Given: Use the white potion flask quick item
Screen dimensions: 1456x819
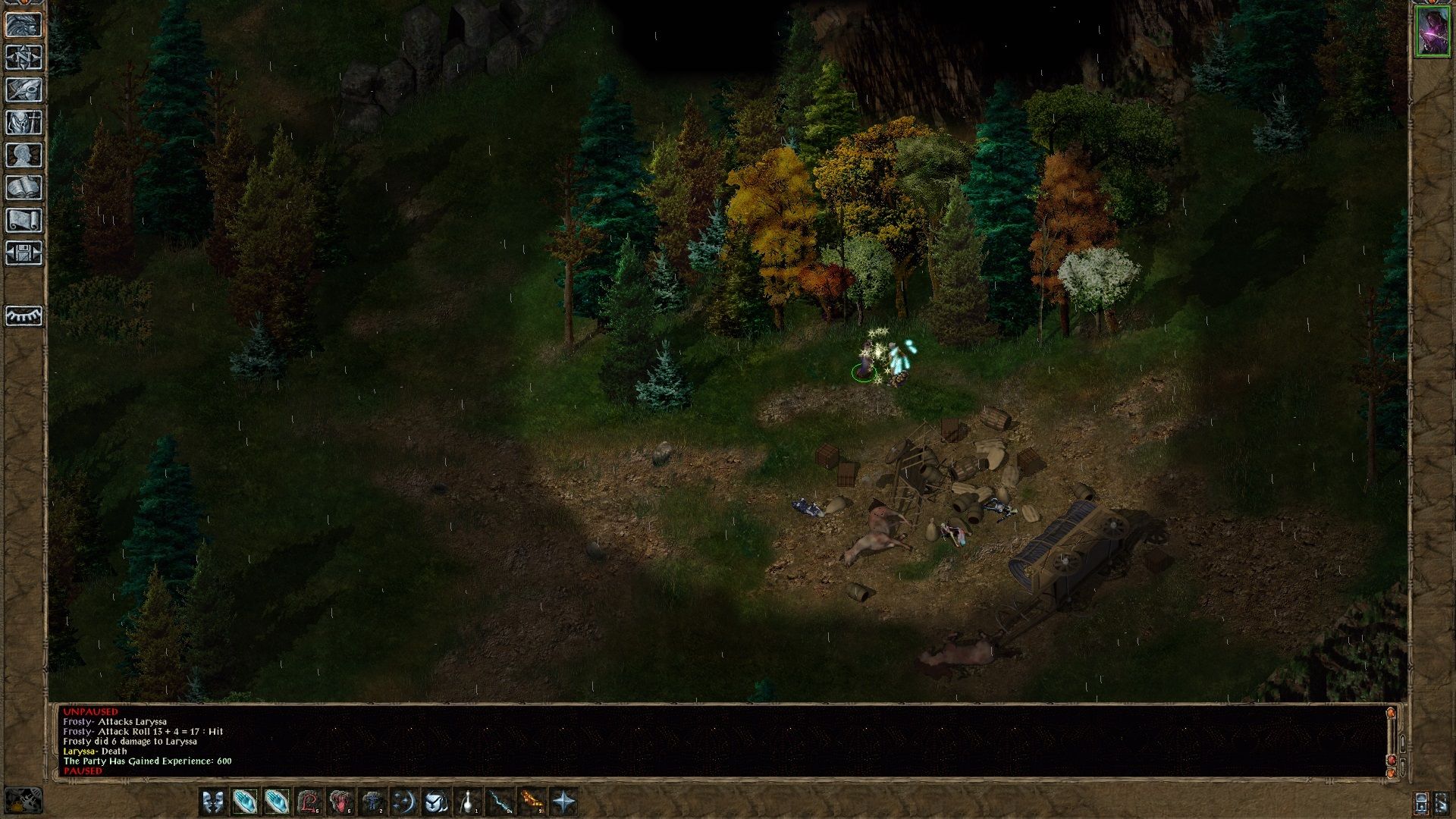Looking at the screenshot, I should click(x=468, y=802).
